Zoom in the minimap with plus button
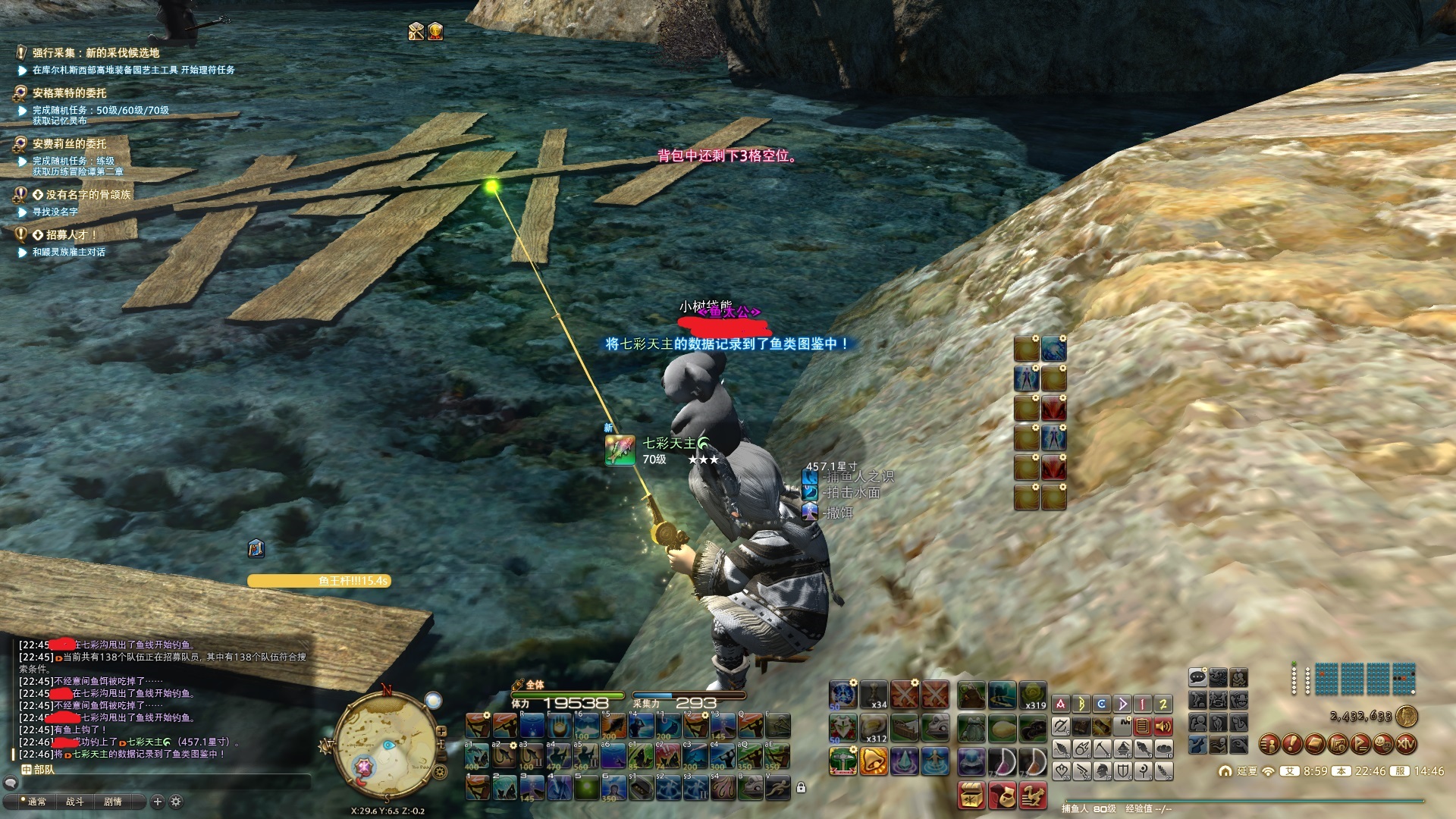The width and height of the screenshot is (1456, 819). coord(441,731)
